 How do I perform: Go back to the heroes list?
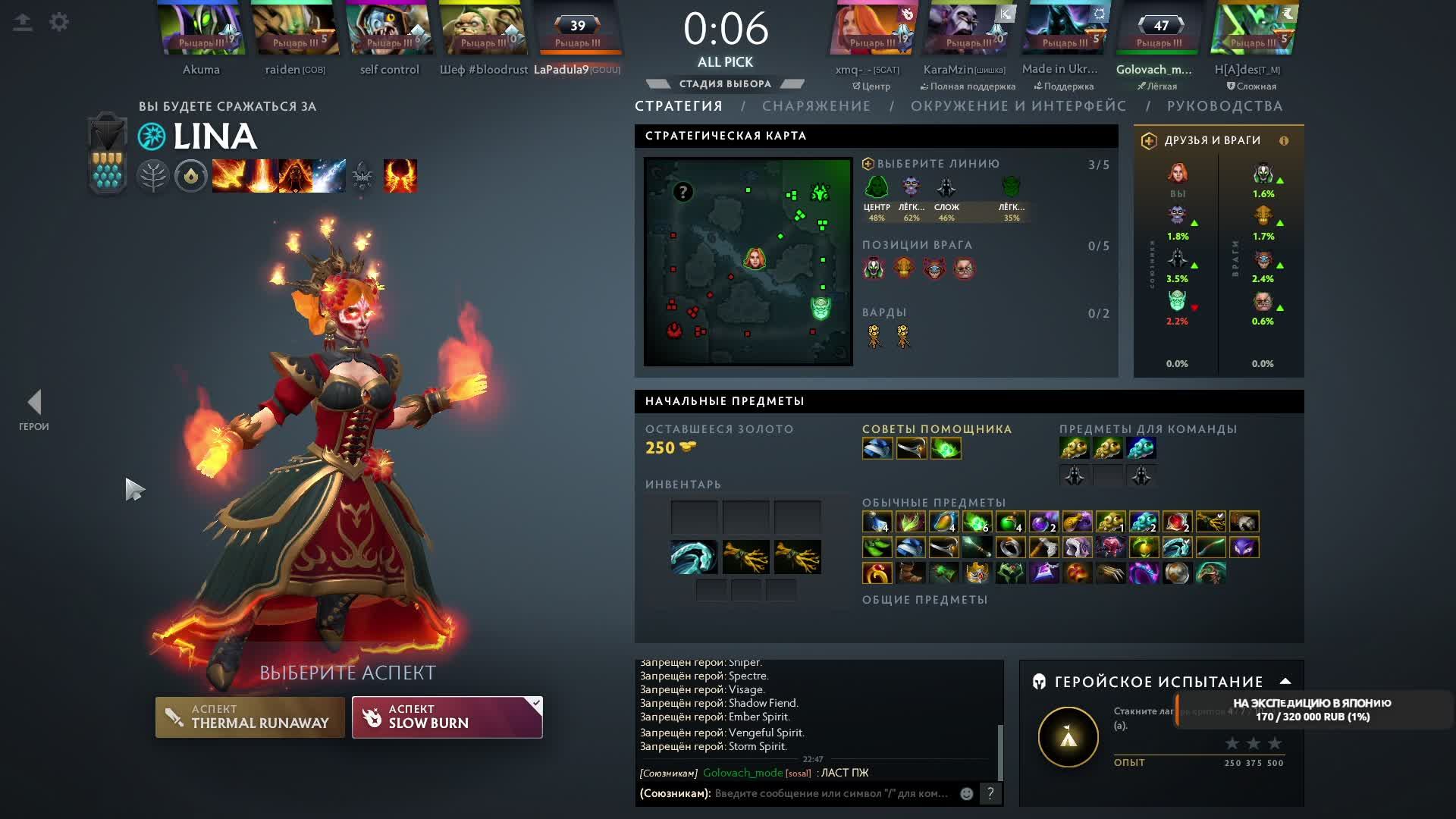point(34,409)
